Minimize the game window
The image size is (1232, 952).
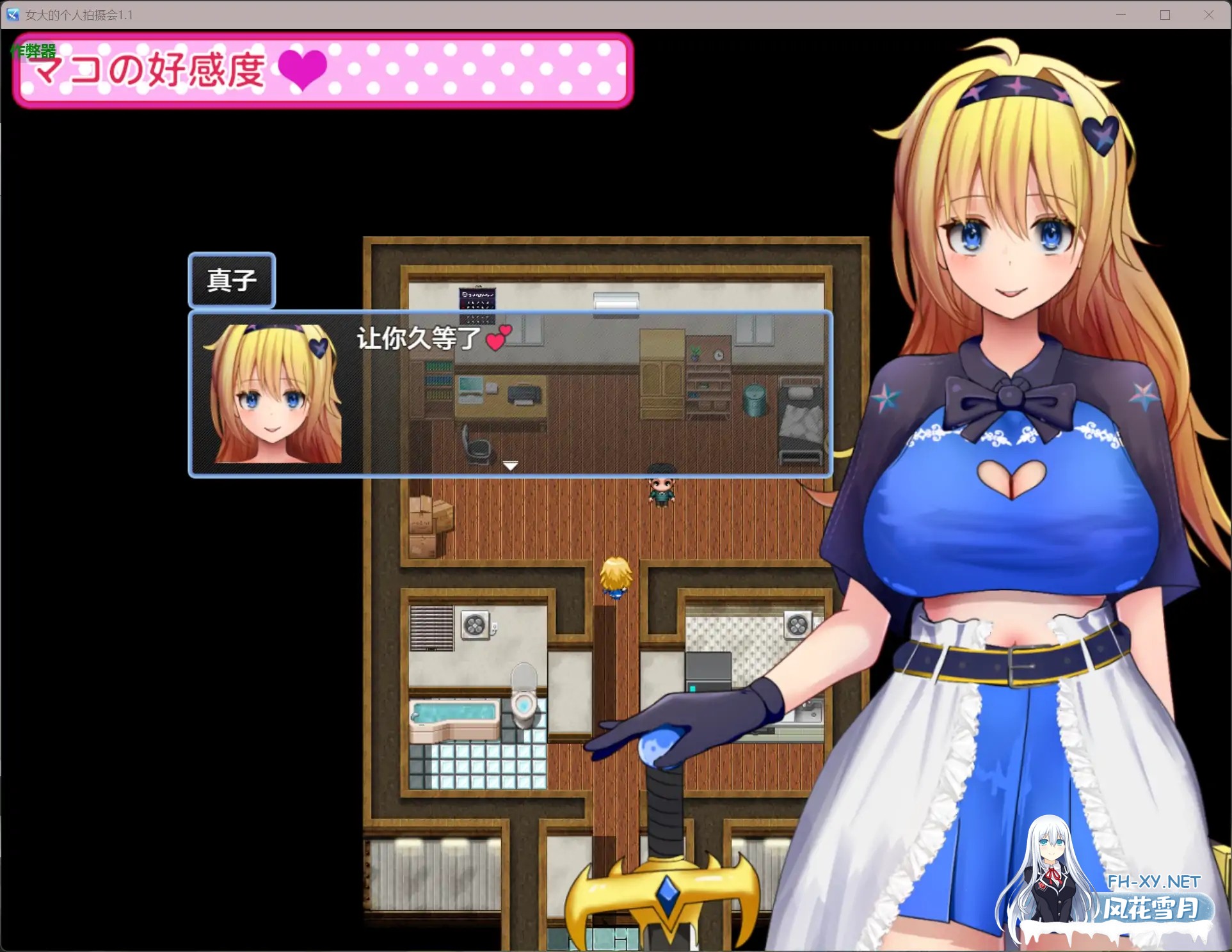1121,14
